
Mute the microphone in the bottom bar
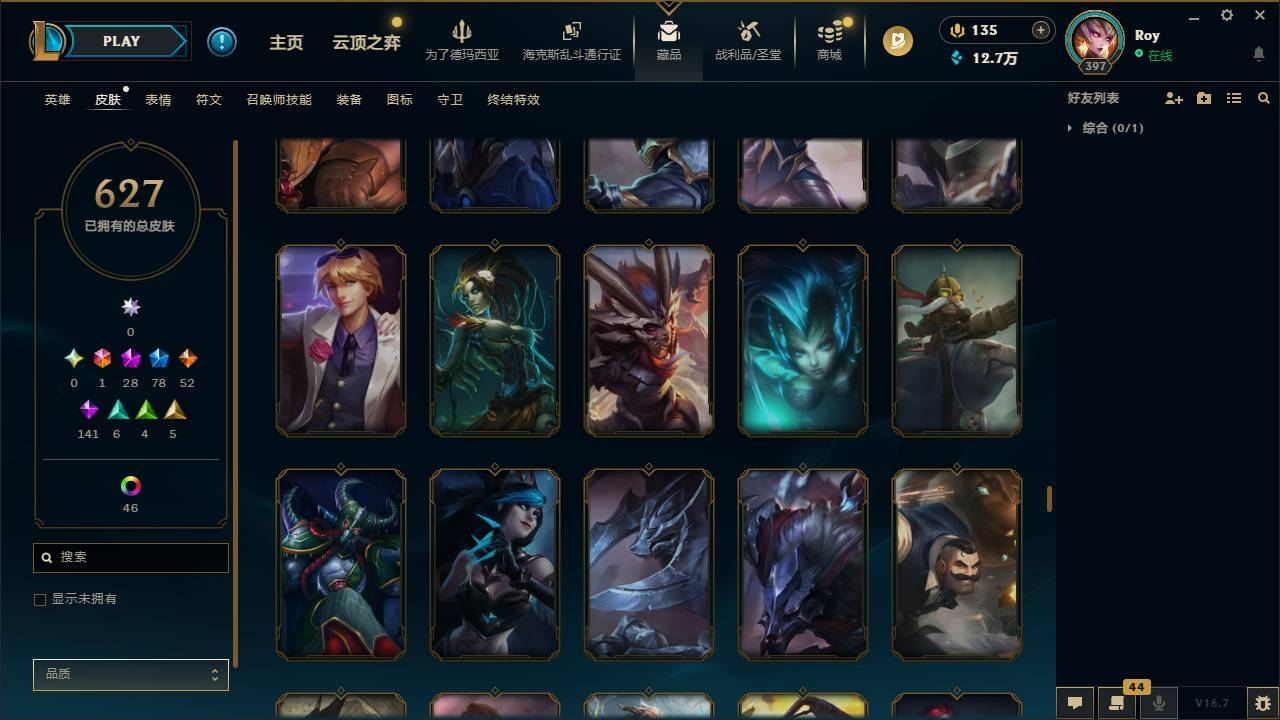coord(1158,703)
